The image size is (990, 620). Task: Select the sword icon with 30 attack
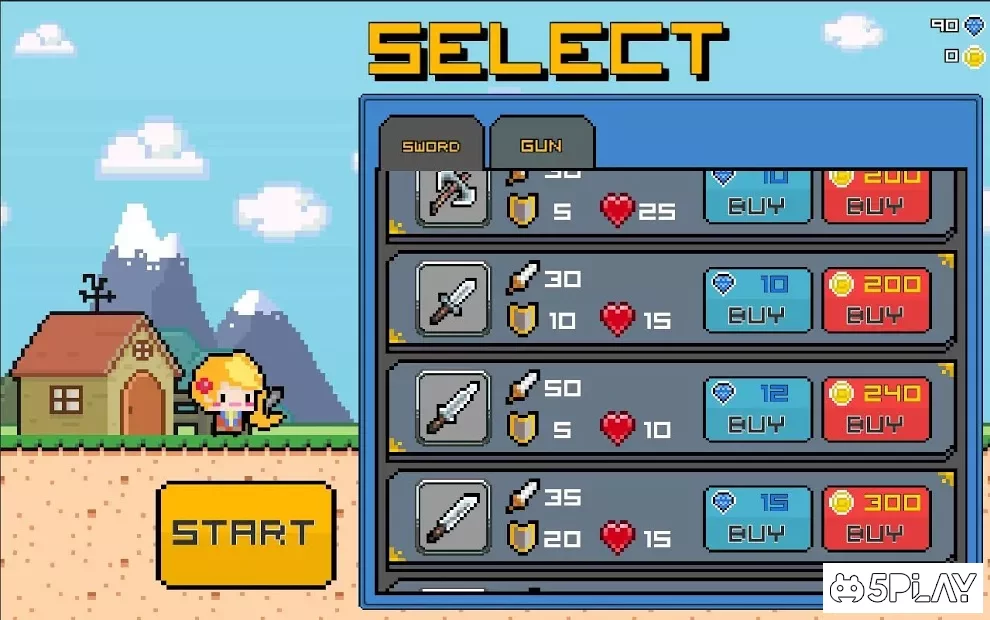pos(453,299)
